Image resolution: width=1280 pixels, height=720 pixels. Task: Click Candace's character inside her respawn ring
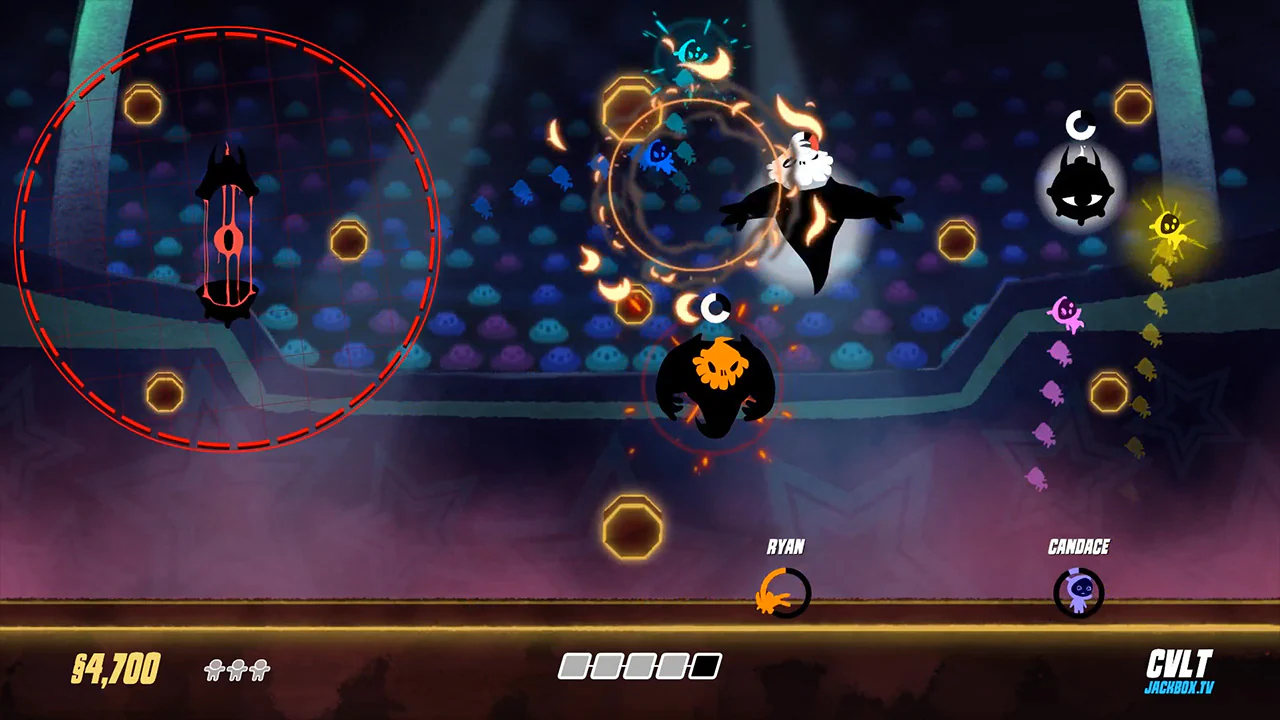click(x=1079, y=592)
